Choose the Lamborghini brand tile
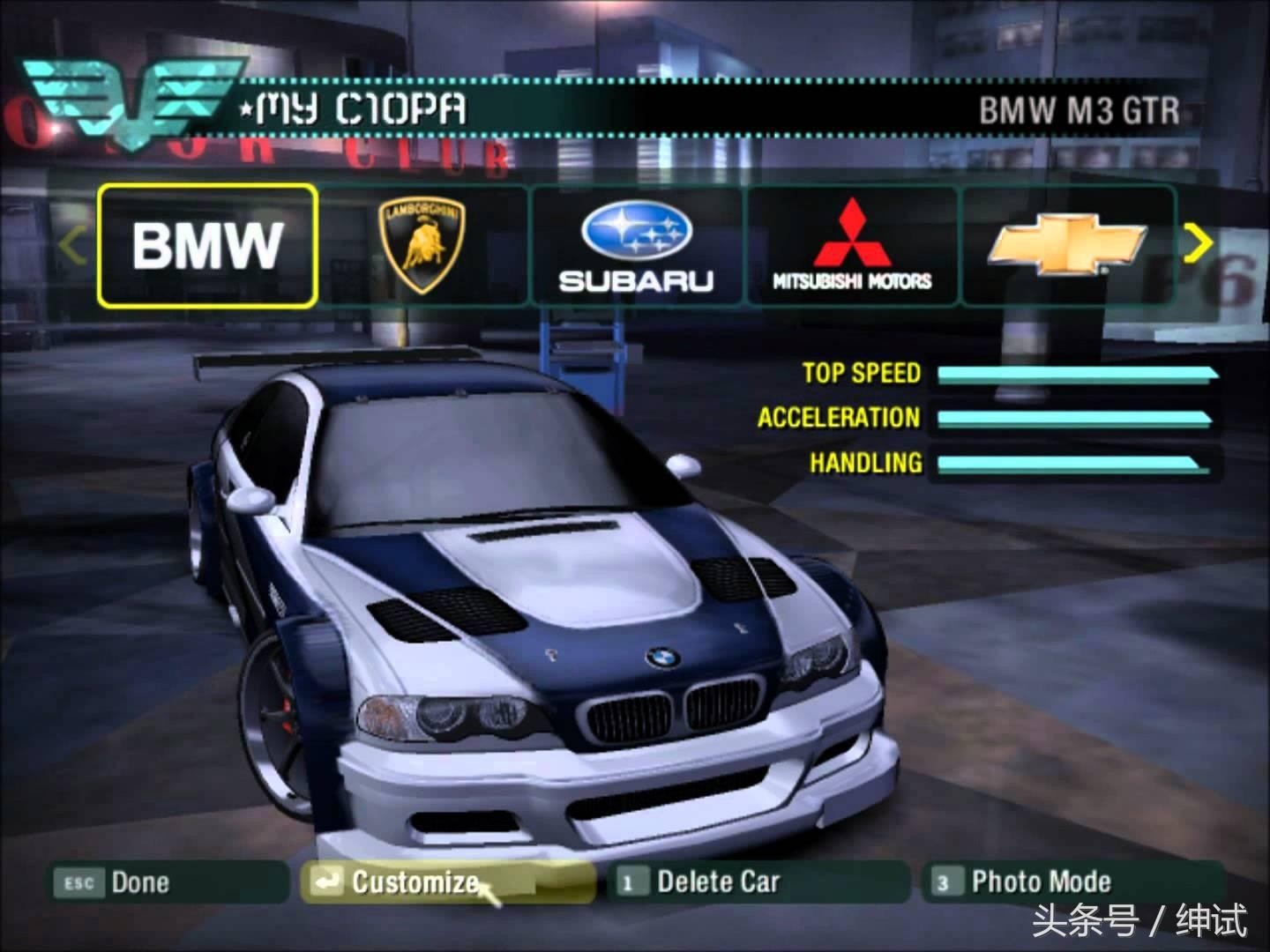The width and height of the screenshot is (1270, 952). [422, 246]
